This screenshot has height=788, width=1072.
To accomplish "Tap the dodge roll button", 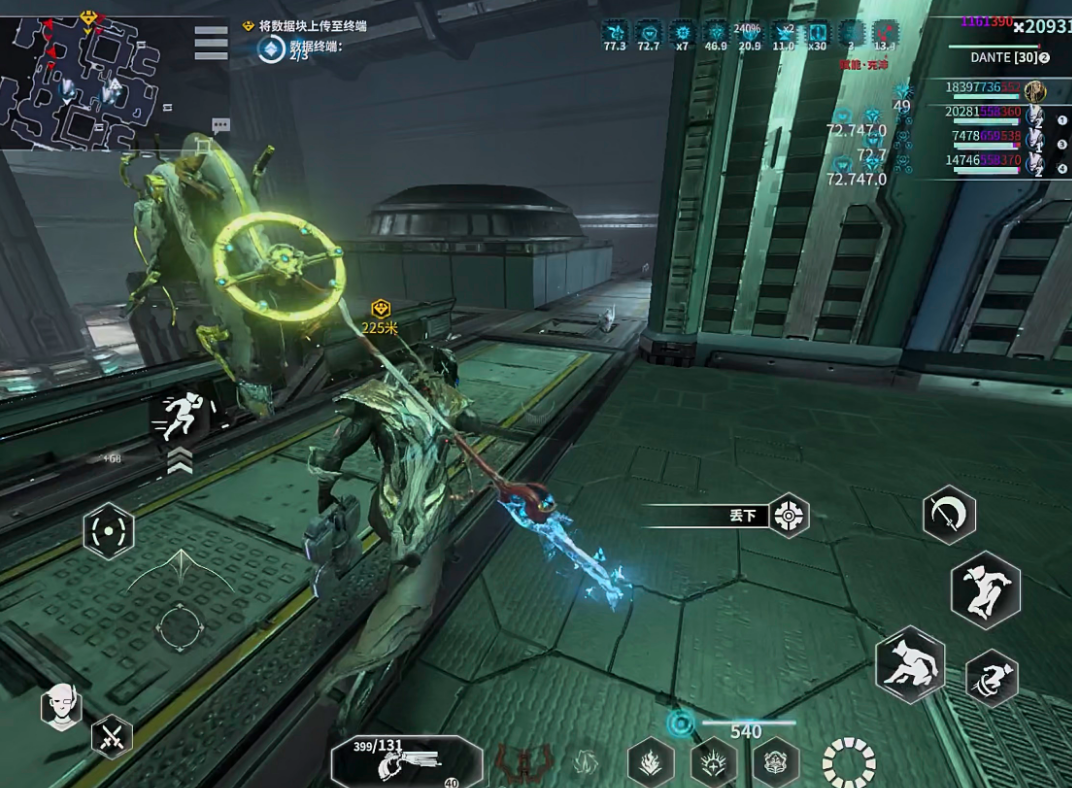I will (x=992, y=678).
